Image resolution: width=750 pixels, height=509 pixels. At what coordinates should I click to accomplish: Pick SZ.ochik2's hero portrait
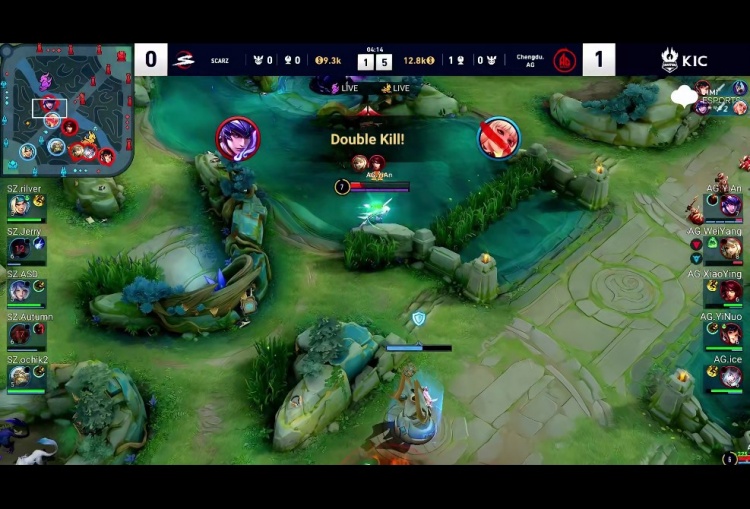(x=19, y=376)
